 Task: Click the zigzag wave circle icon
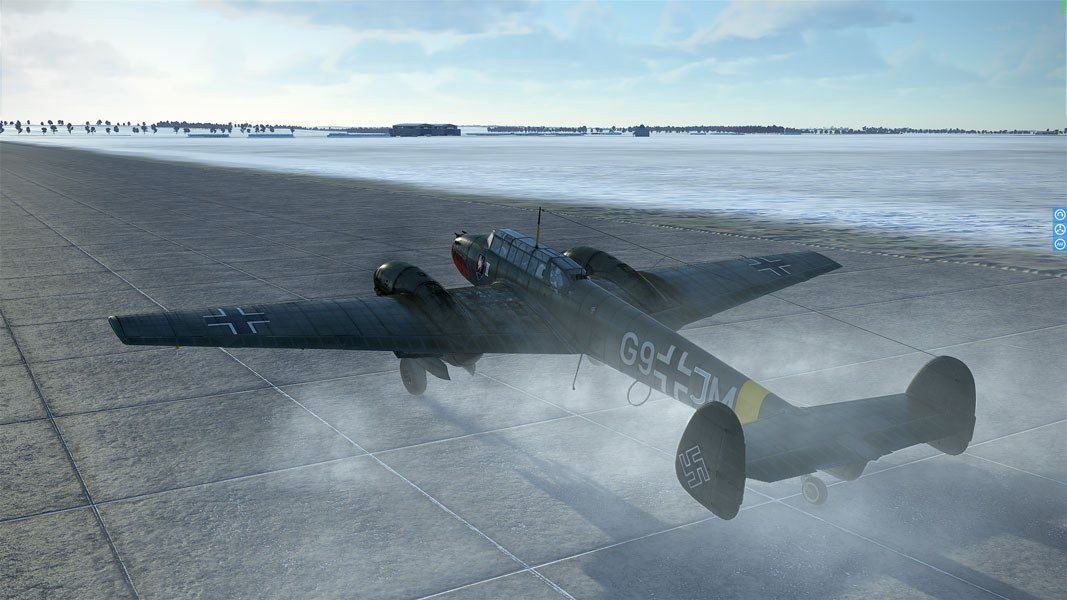[1060, 243]
